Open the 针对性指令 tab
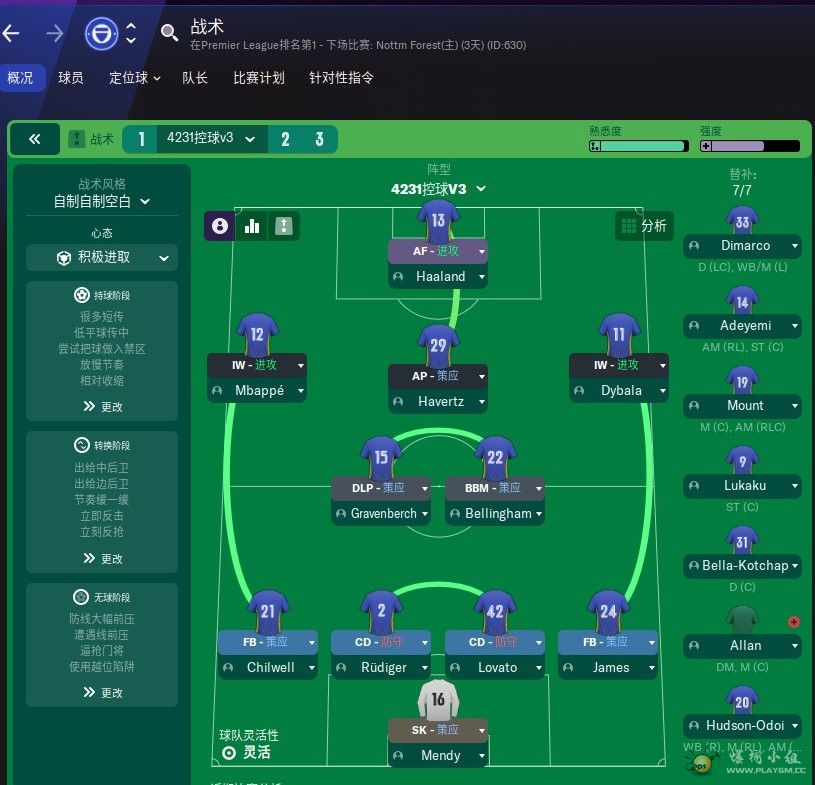The width and height of the screenshot is (815, 785). tap(341, 77)
